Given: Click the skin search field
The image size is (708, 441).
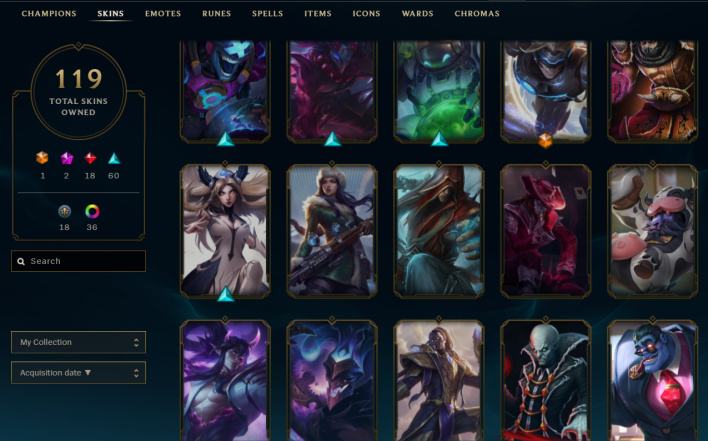Looking at the screenshot, I should [79, 261].
